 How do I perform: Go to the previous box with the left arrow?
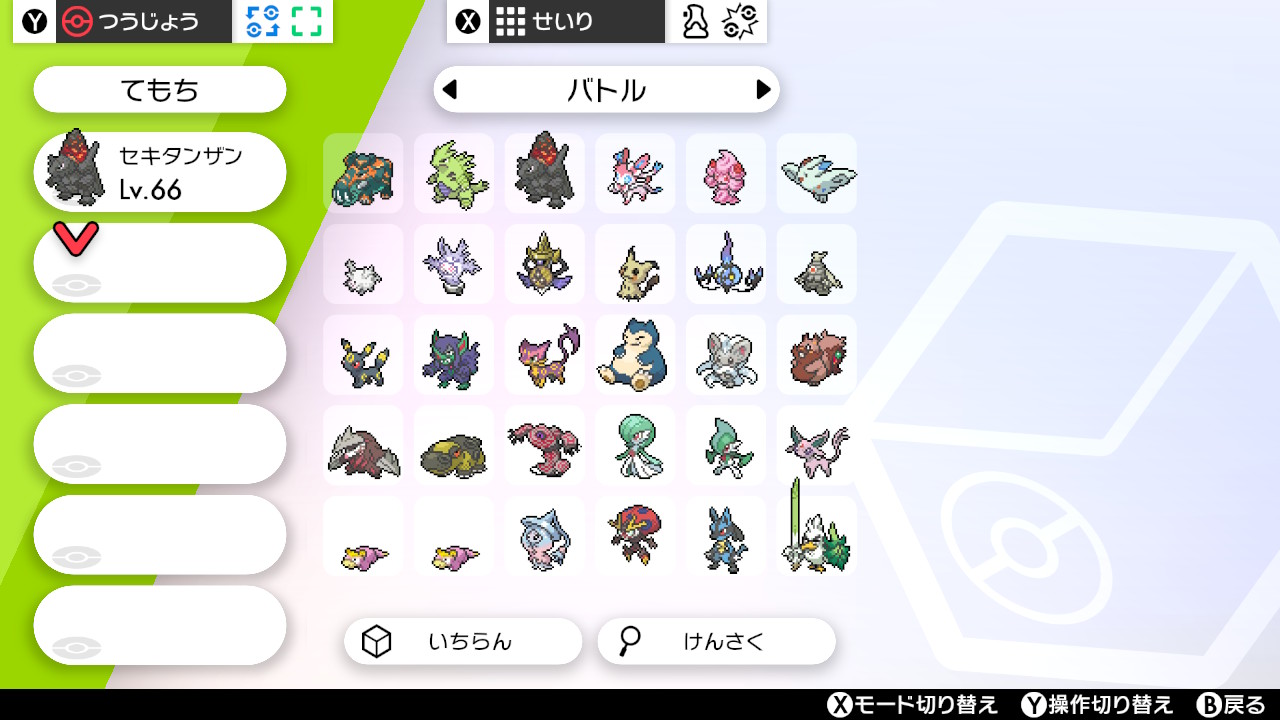(450, 90)
